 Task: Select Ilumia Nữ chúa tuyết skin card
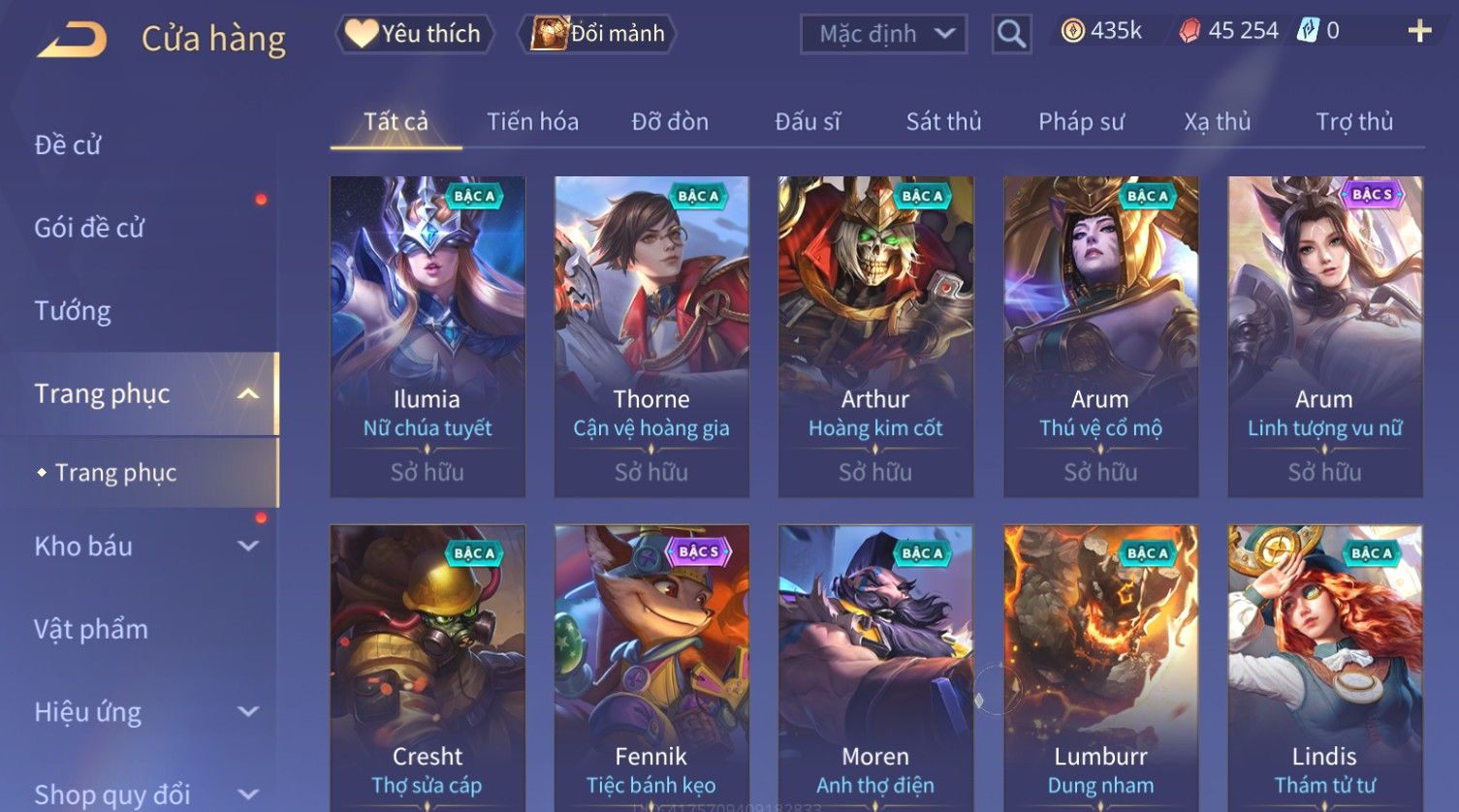[428, 336]
